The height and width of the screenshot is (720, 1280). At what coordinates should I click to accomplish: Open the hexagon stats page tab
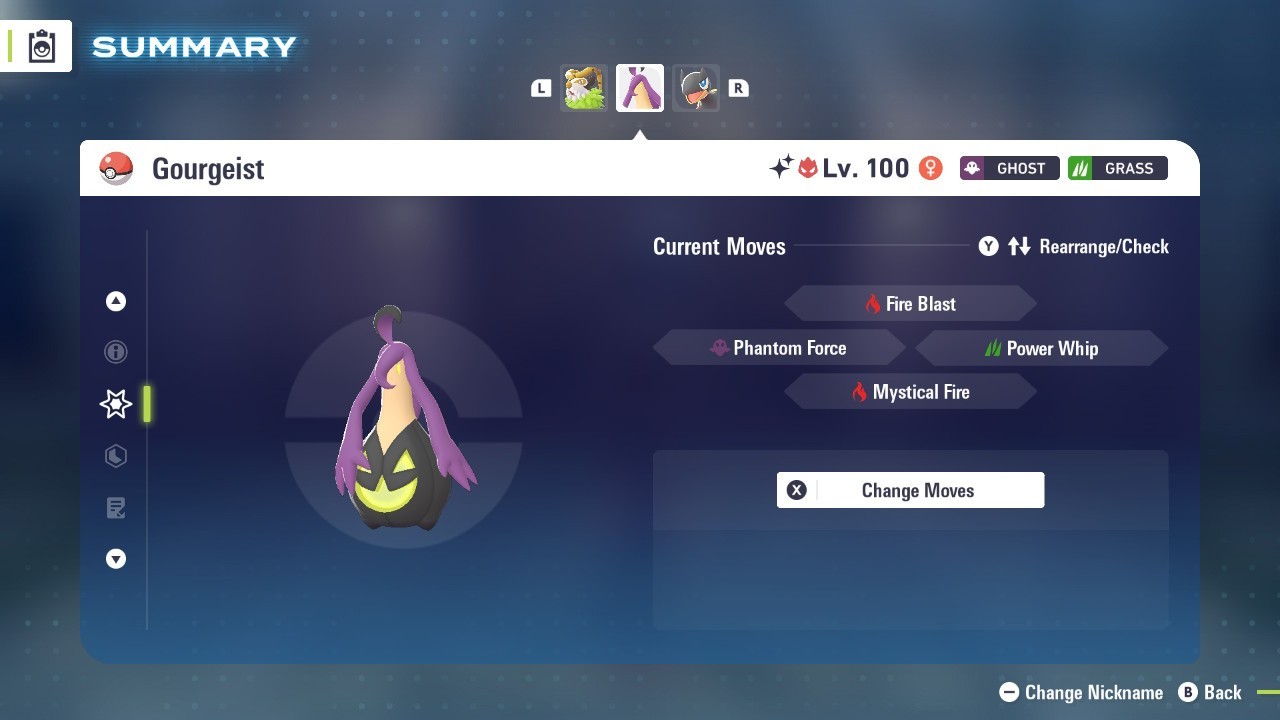[x=116, y=456]
